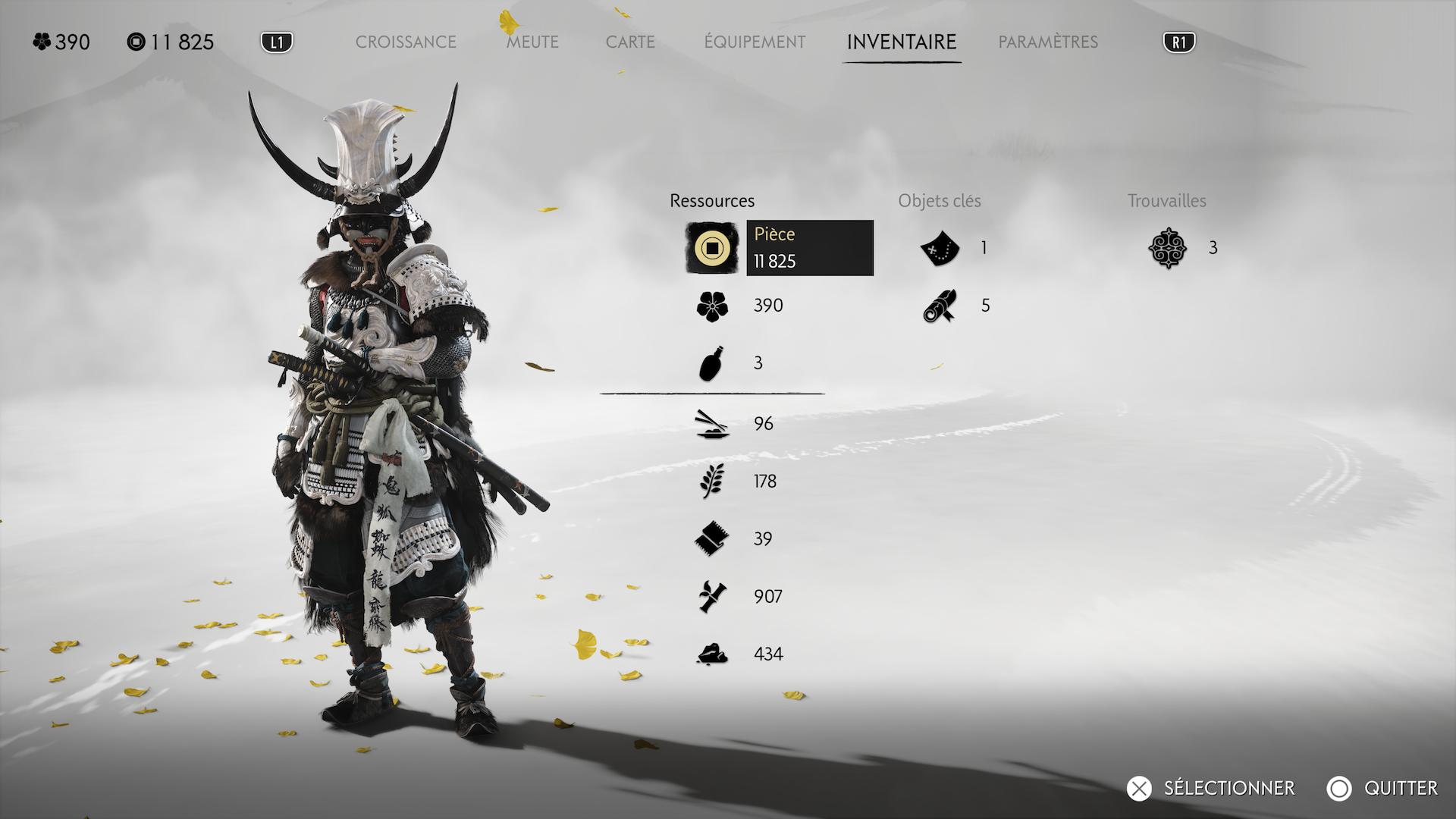The width and height of the screenshot is (1456, 819).
Task: Choose the flower resource showing 390
Action: point(712,306)
